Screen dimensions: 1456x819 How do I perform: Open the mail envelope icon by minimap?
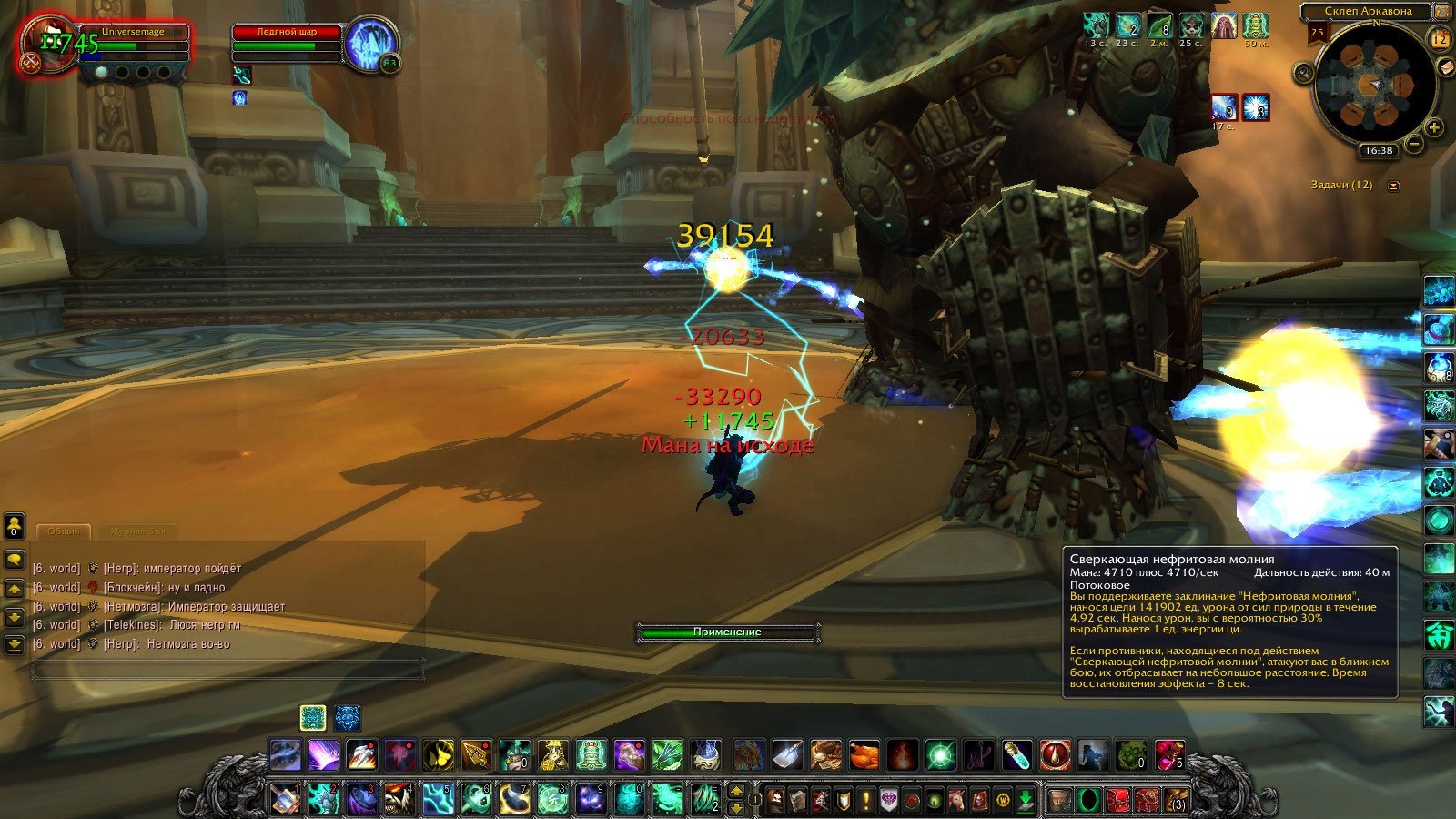click(x=1445, y=68)
